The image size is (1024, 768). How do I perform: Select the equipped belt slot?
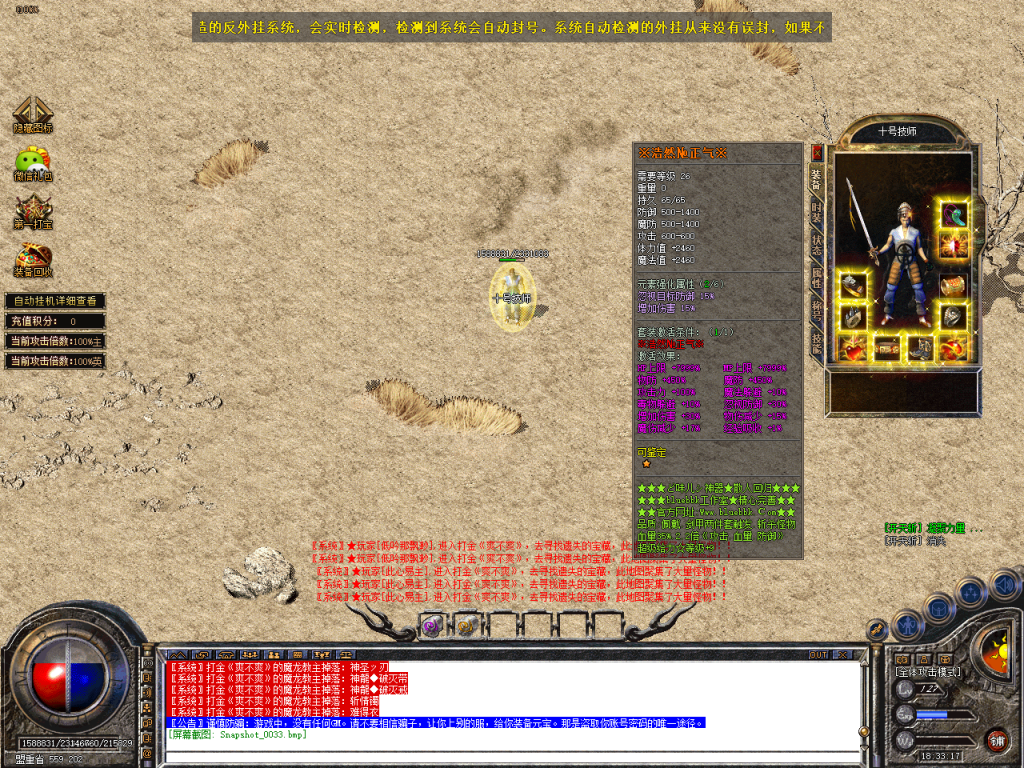pyautogui.click(x=887, y=348)
